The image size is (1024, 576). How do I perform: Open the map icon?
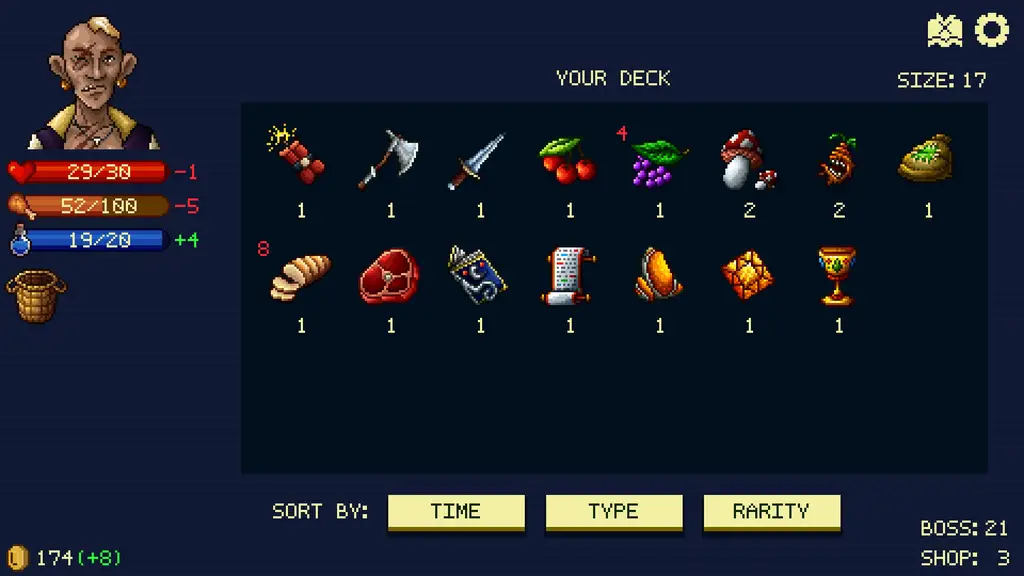tap(944, 31)
